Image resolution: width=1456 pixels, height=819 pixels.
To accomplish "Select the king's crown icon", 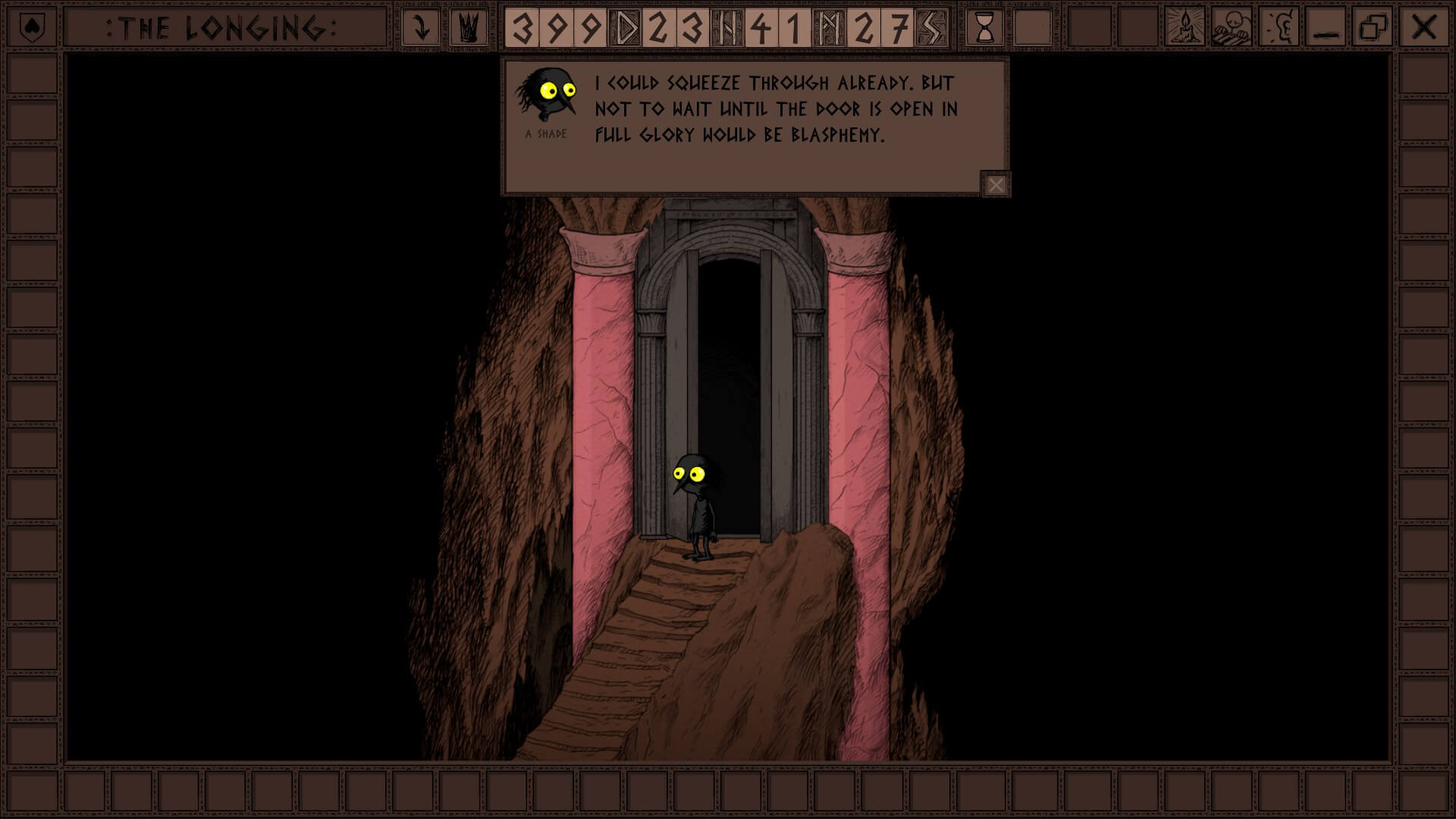I will click(x=469, y=28).
